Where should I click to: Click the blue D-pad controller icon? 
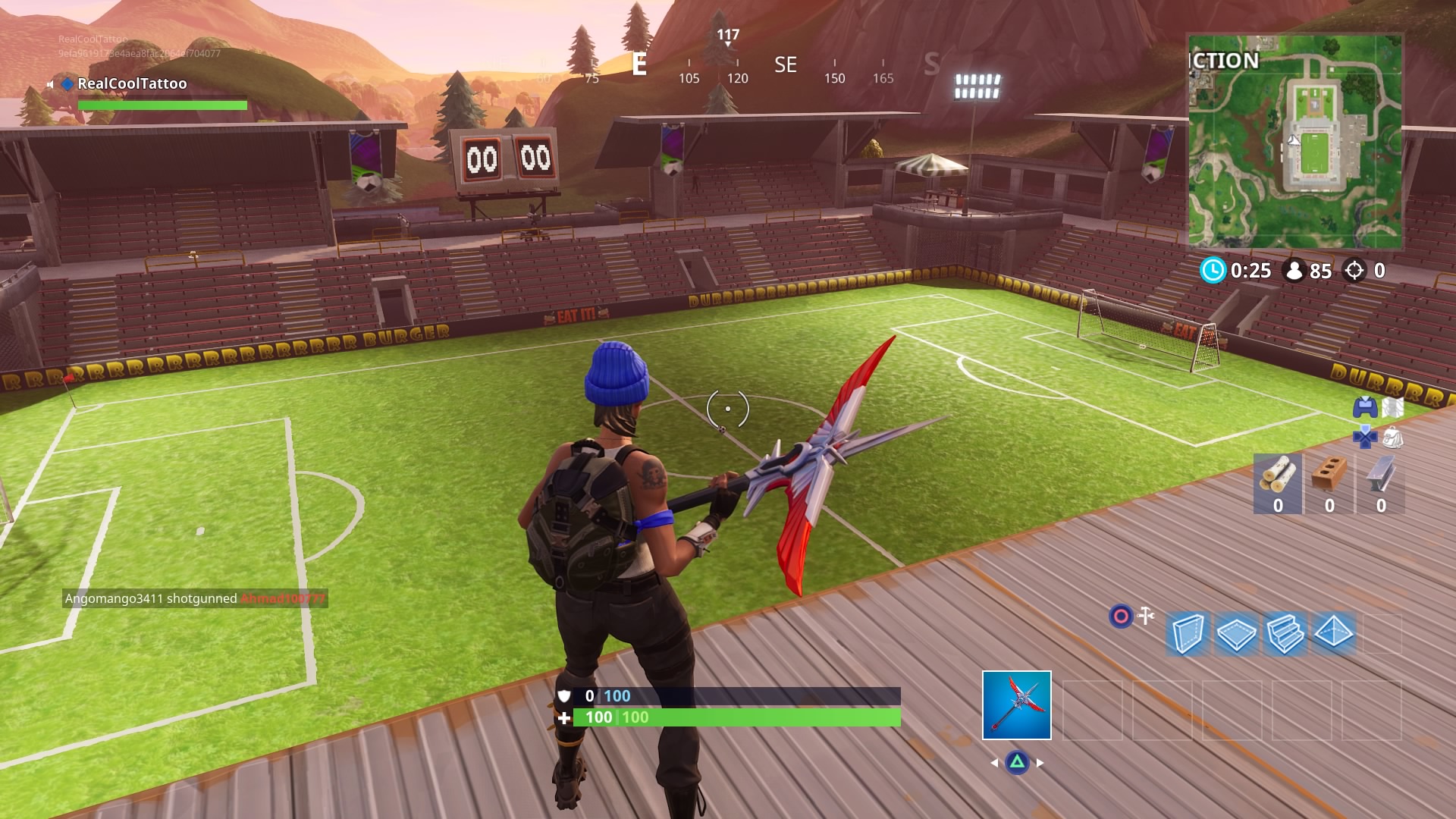(1366, 438)
